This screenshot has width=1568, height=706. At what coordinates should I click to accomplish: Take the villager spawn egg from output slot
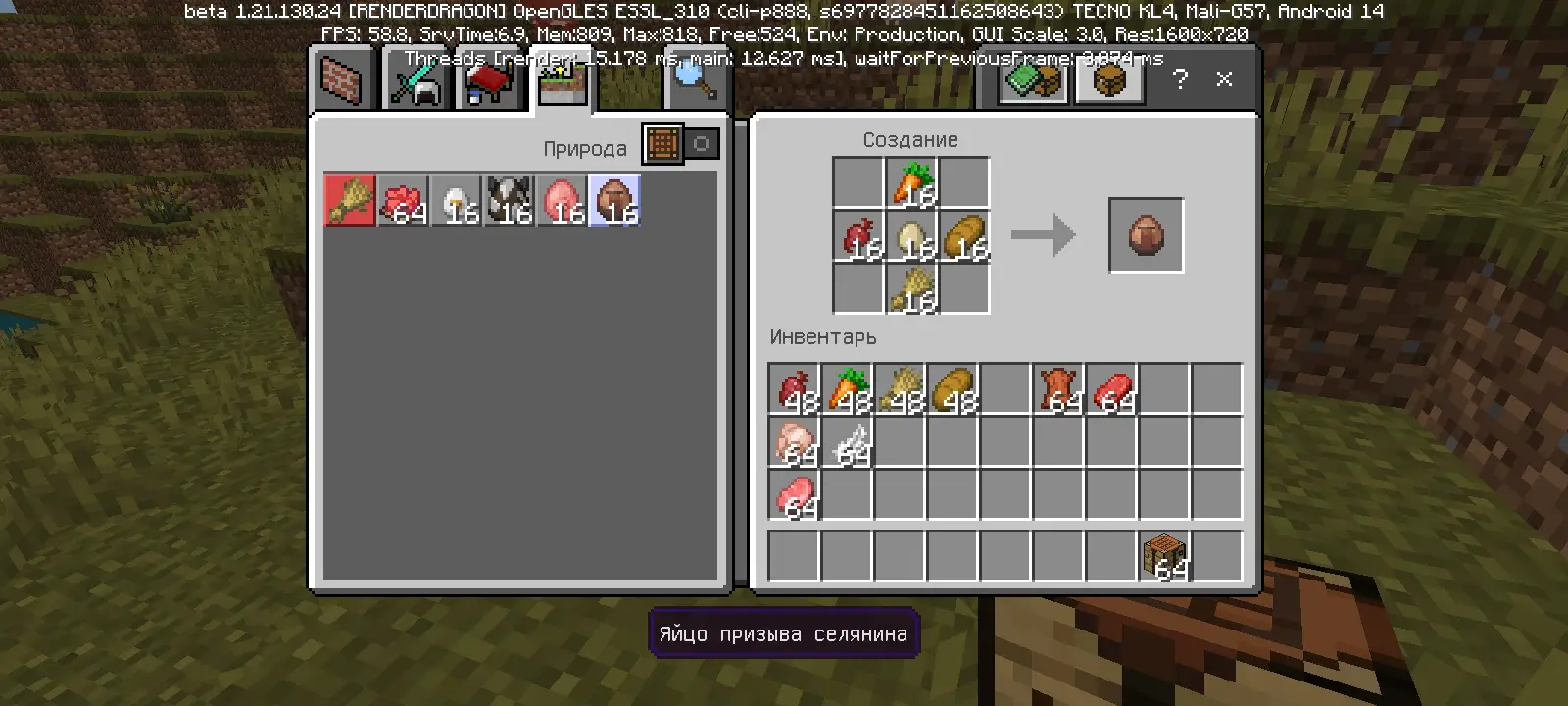1146,235
